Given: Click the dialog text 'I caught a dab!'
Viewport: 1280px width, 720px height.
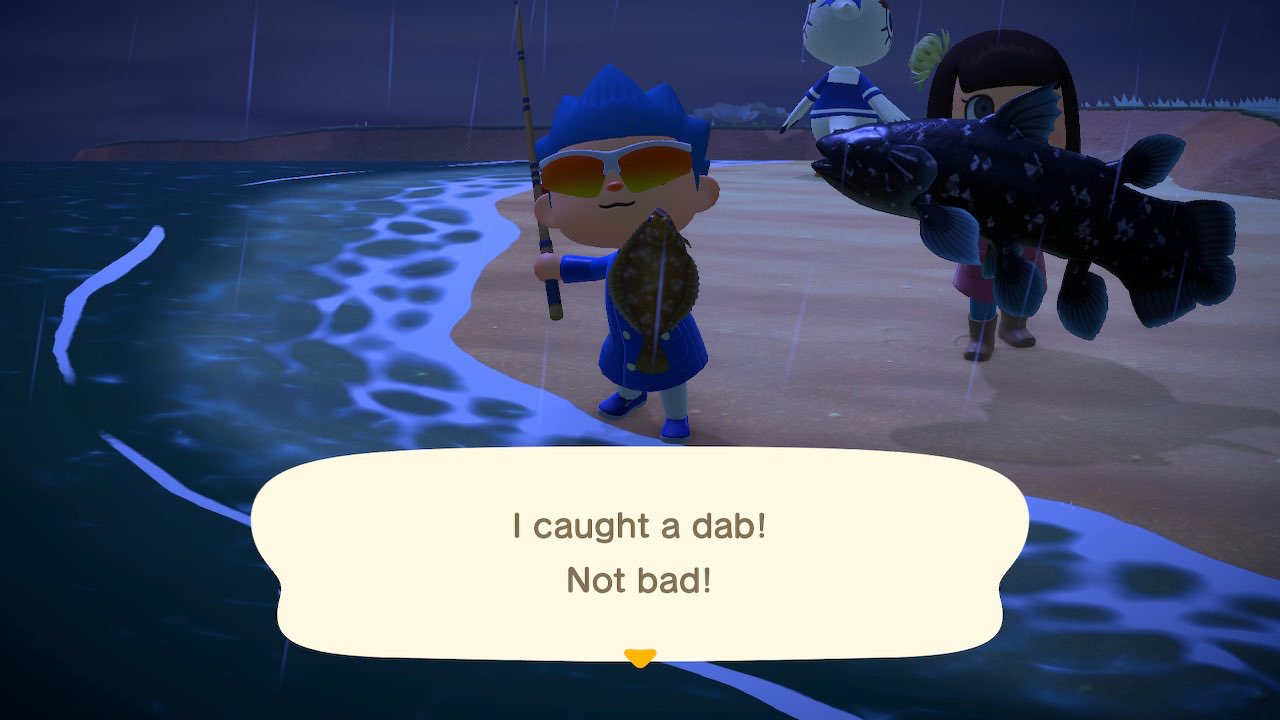Looking at the screenshot, I should tap(640, 525).
